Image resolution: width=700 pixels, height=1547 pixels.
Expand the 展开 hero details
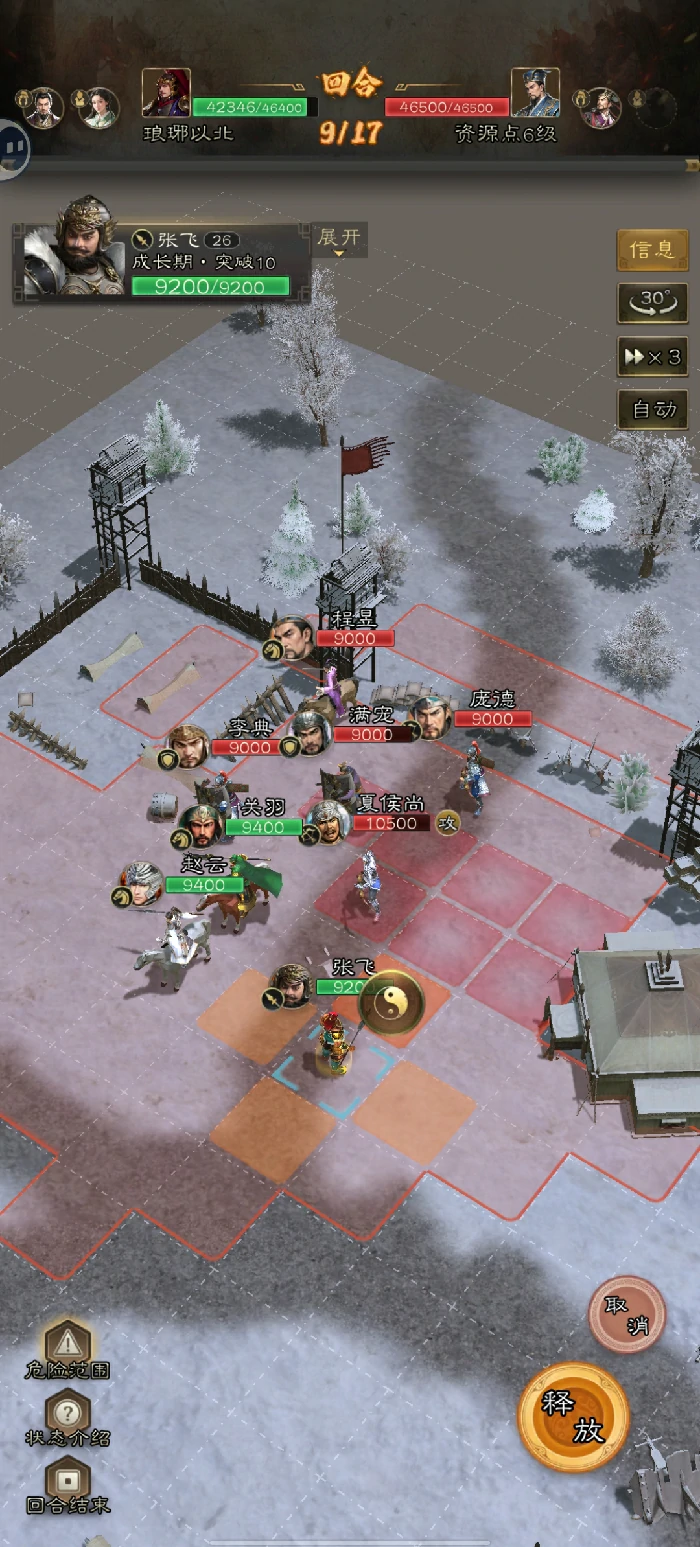pos(339,240)
